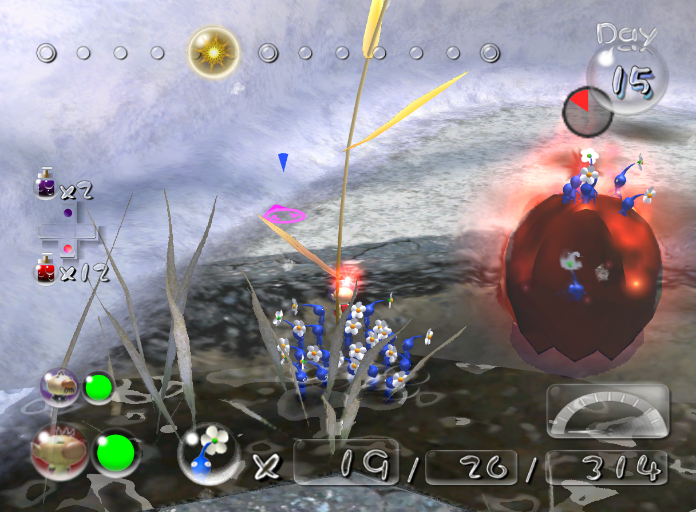Select the purple ultra-bitter spray icon
The image size is (696, 512).
click(46, 186)
